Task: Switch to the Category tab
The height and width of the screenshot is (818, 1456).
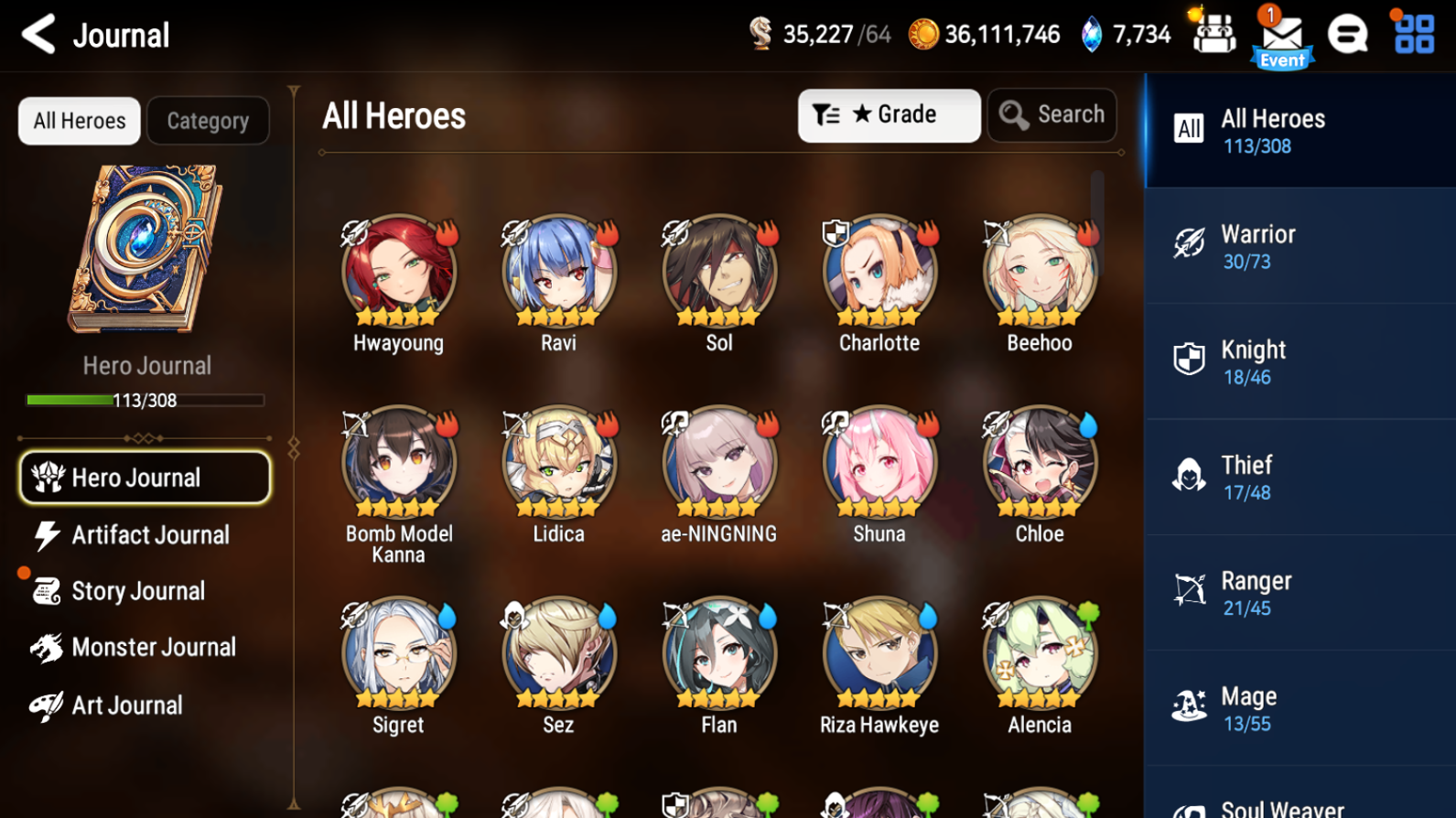Action: [208, 120]
